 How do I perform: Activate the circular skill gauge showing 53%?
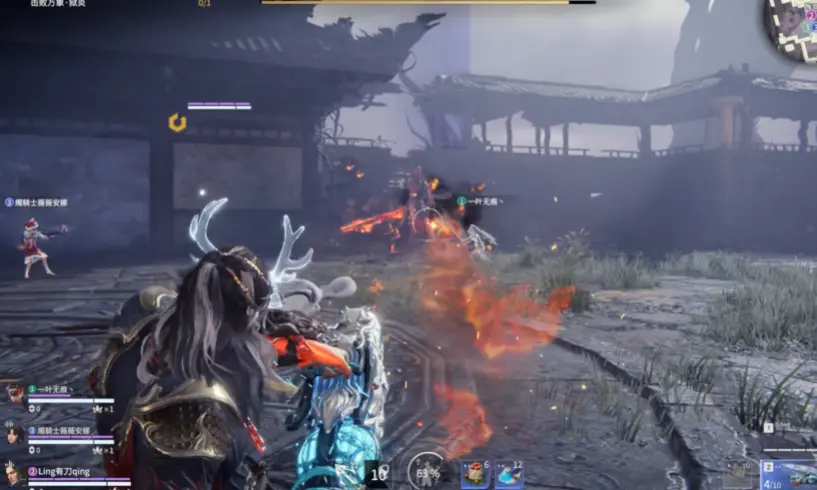(427, 471)
